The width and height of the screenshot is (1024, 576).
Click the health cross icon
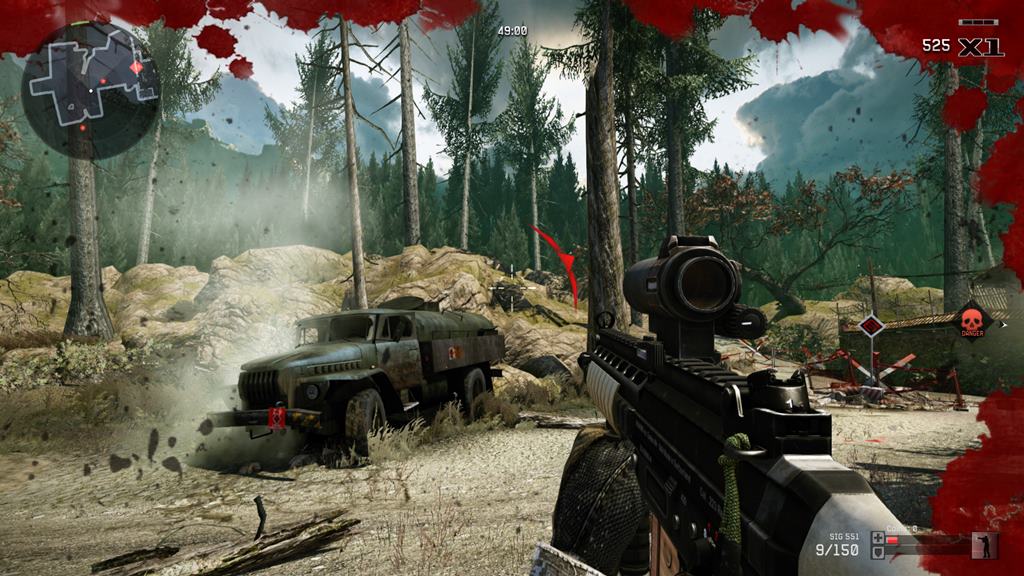[x=877, y=538]
